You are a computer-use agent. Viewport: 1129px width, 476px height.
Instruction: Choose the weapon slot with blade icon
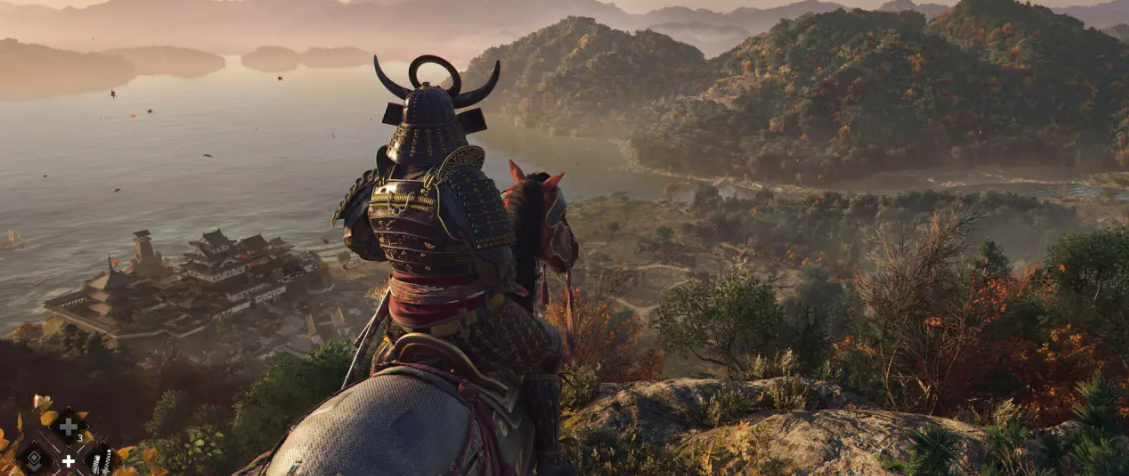[x=101, y=461]
